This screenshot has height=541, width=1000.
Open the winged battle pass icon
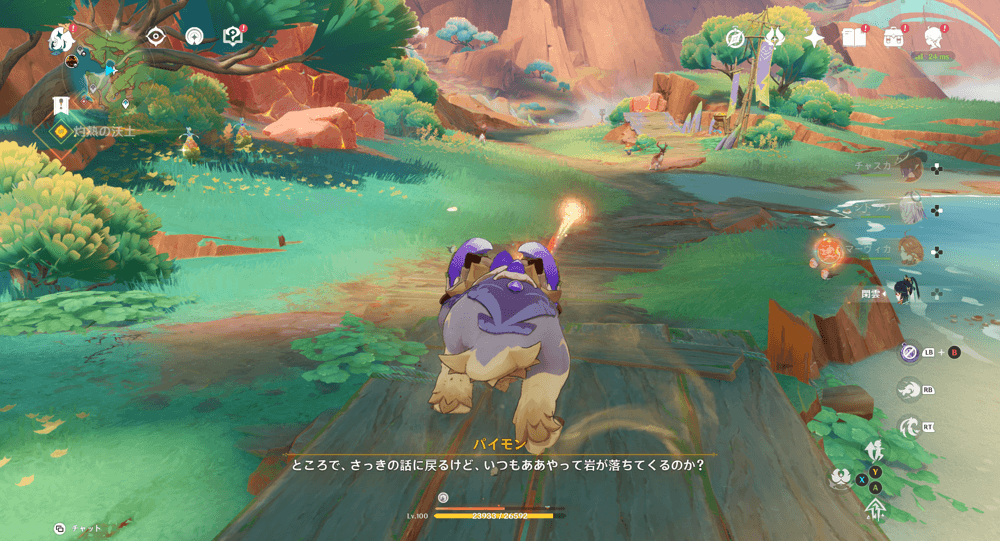[x=775, y=38]
